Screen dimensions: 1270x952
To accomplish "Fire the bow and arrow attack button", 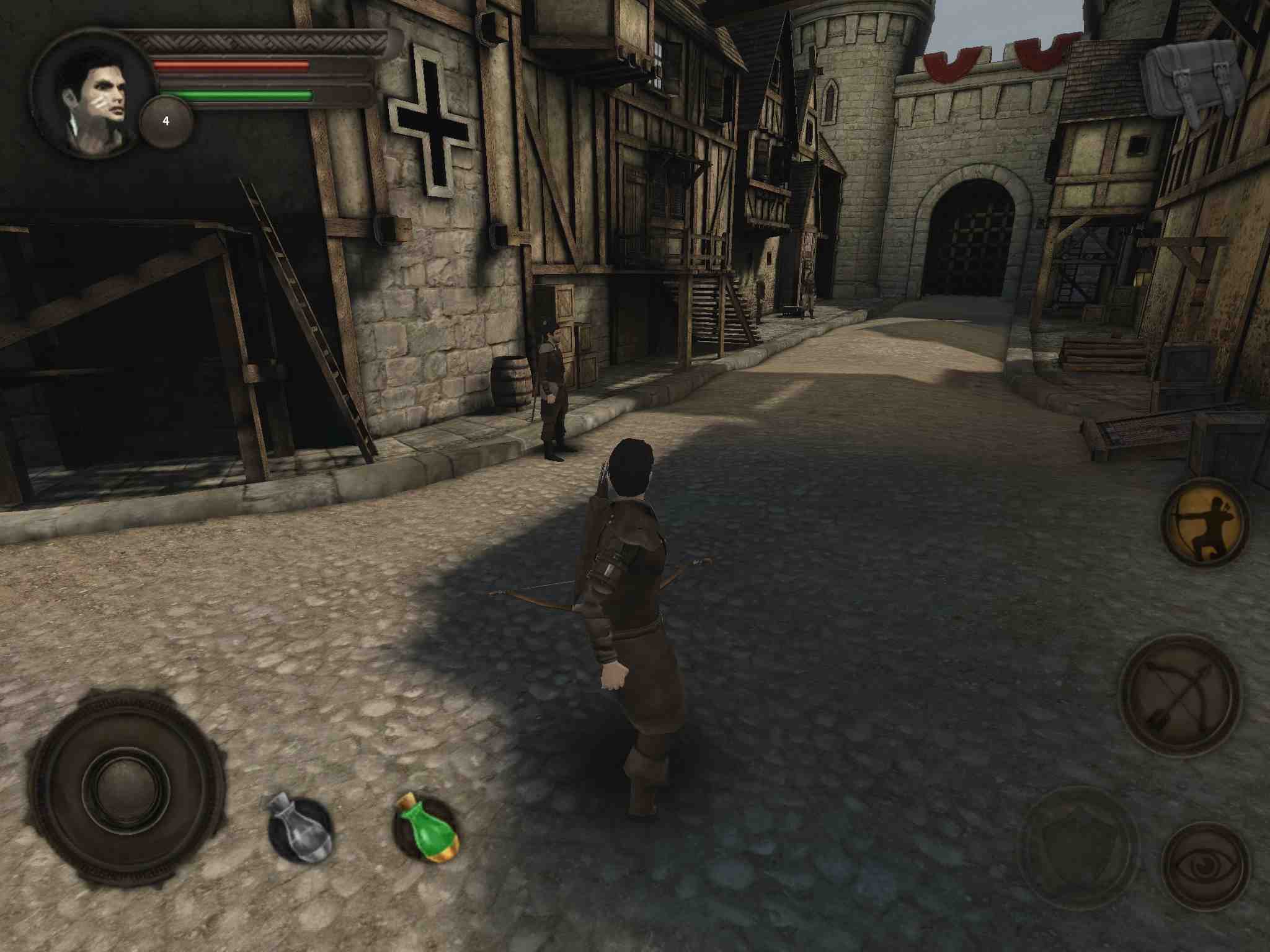I will click(x=1179, y=695).
